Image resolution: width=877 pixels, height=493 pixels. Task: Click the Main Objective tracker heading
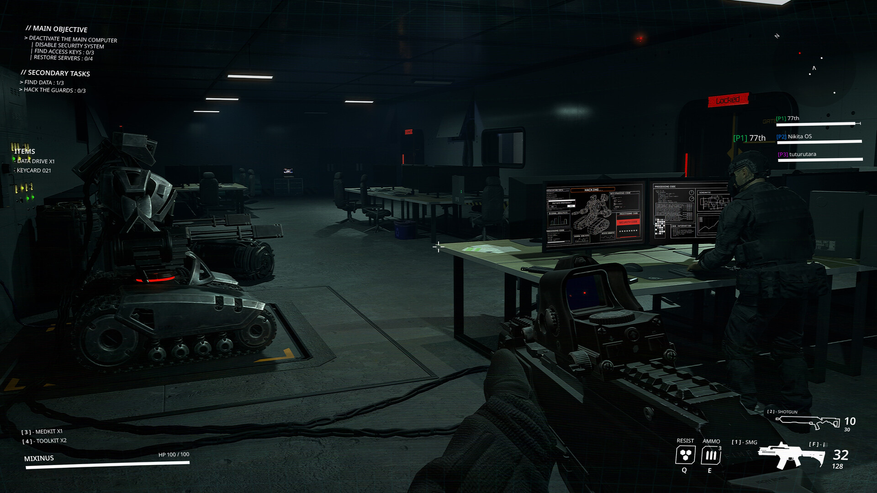coord(55,29)
